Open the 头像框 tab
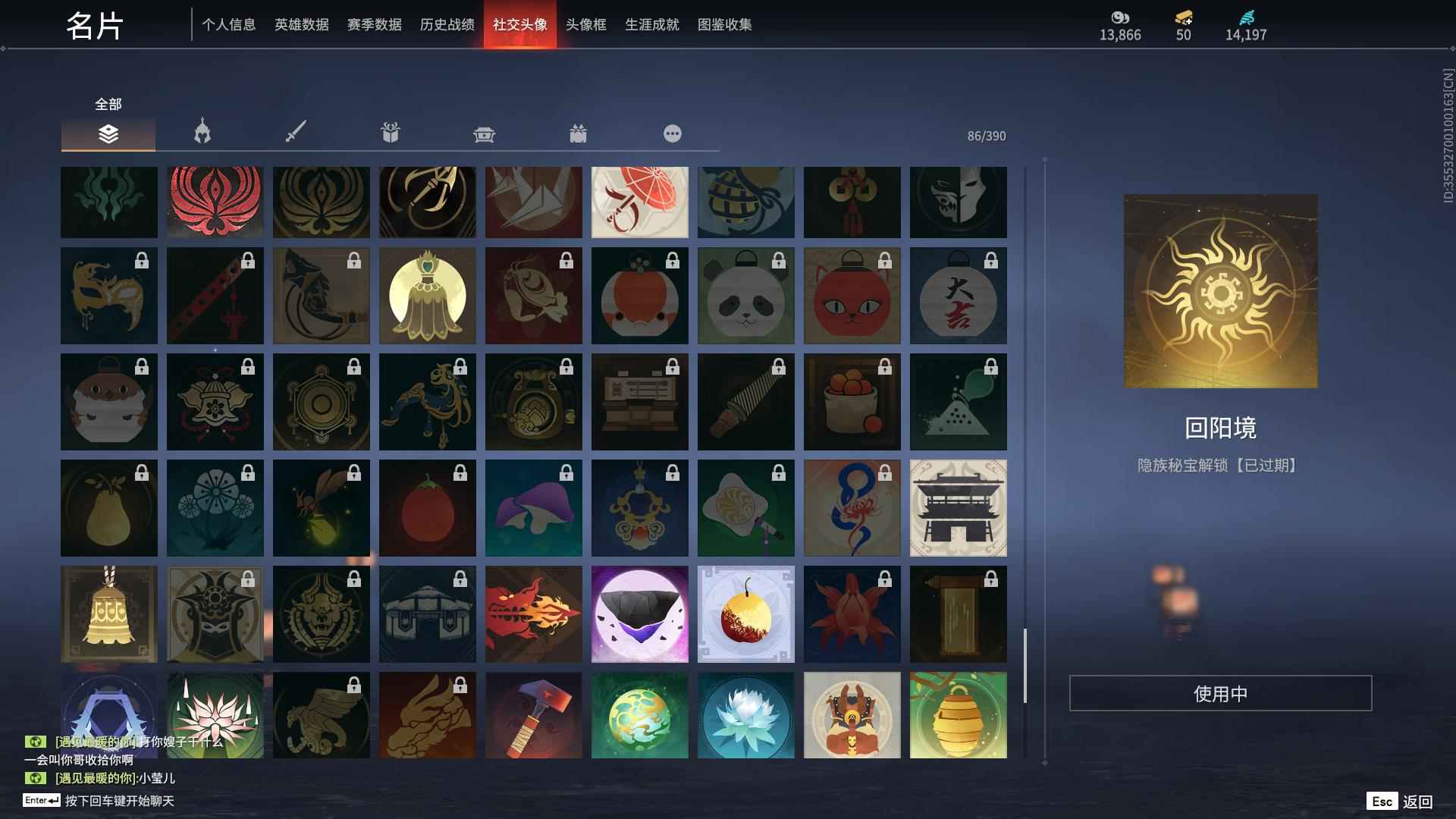 pyautogui.click(x=584, y=24)
